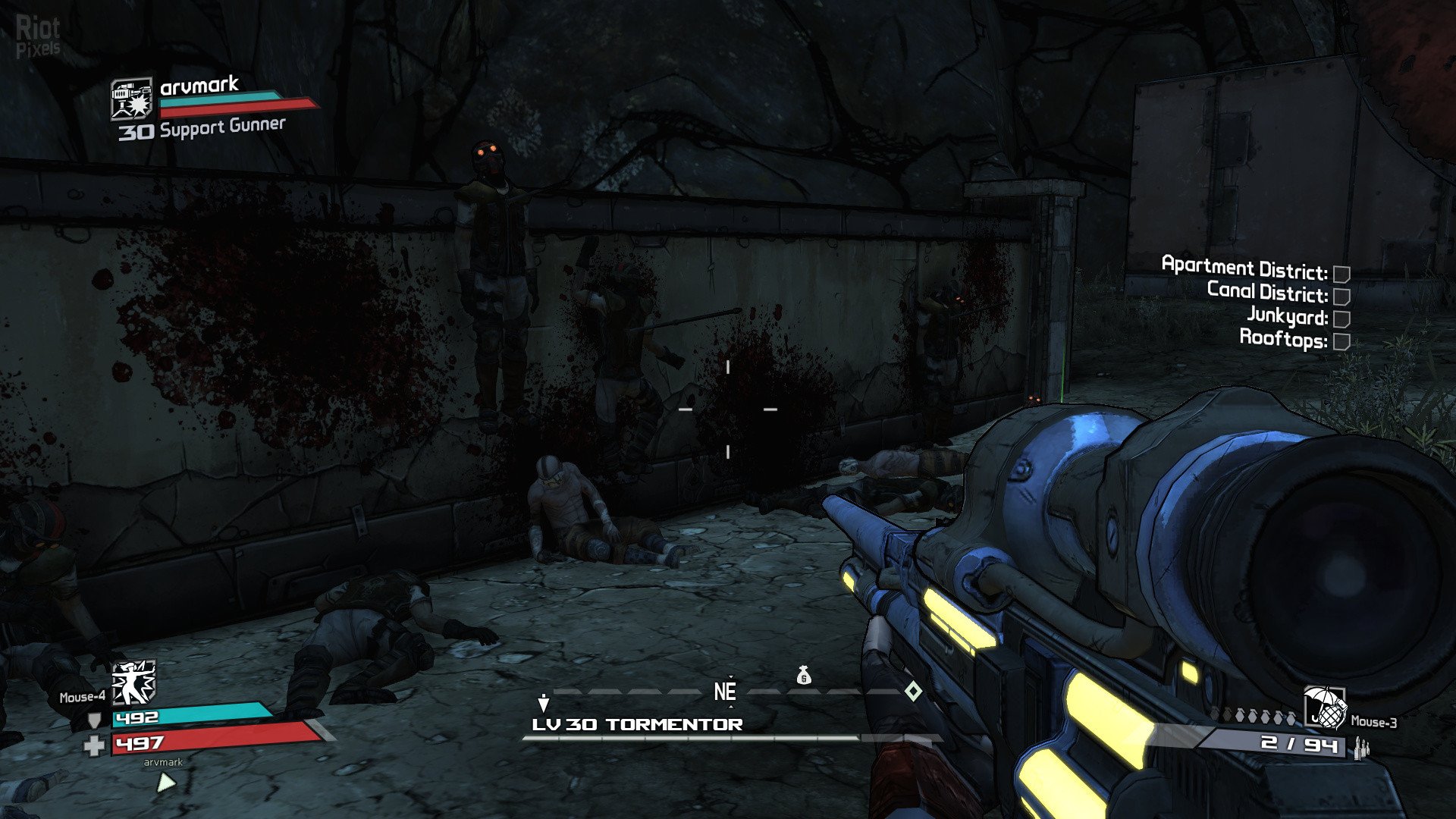Tick the Apartment District objective box
The image size is (1456, 819).
(x=1341, y=273)
